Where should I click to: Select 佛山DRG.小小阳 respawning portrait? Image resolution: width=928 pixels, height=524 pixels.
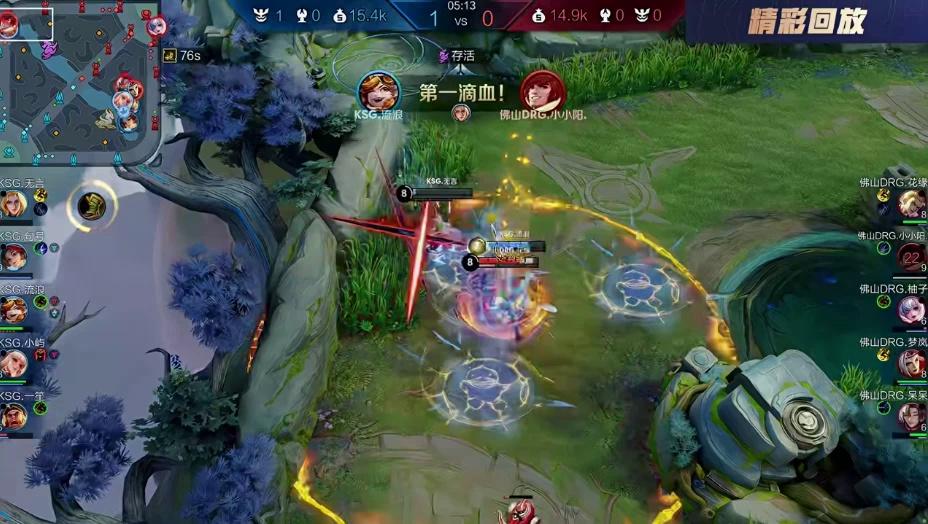[911, 257]
